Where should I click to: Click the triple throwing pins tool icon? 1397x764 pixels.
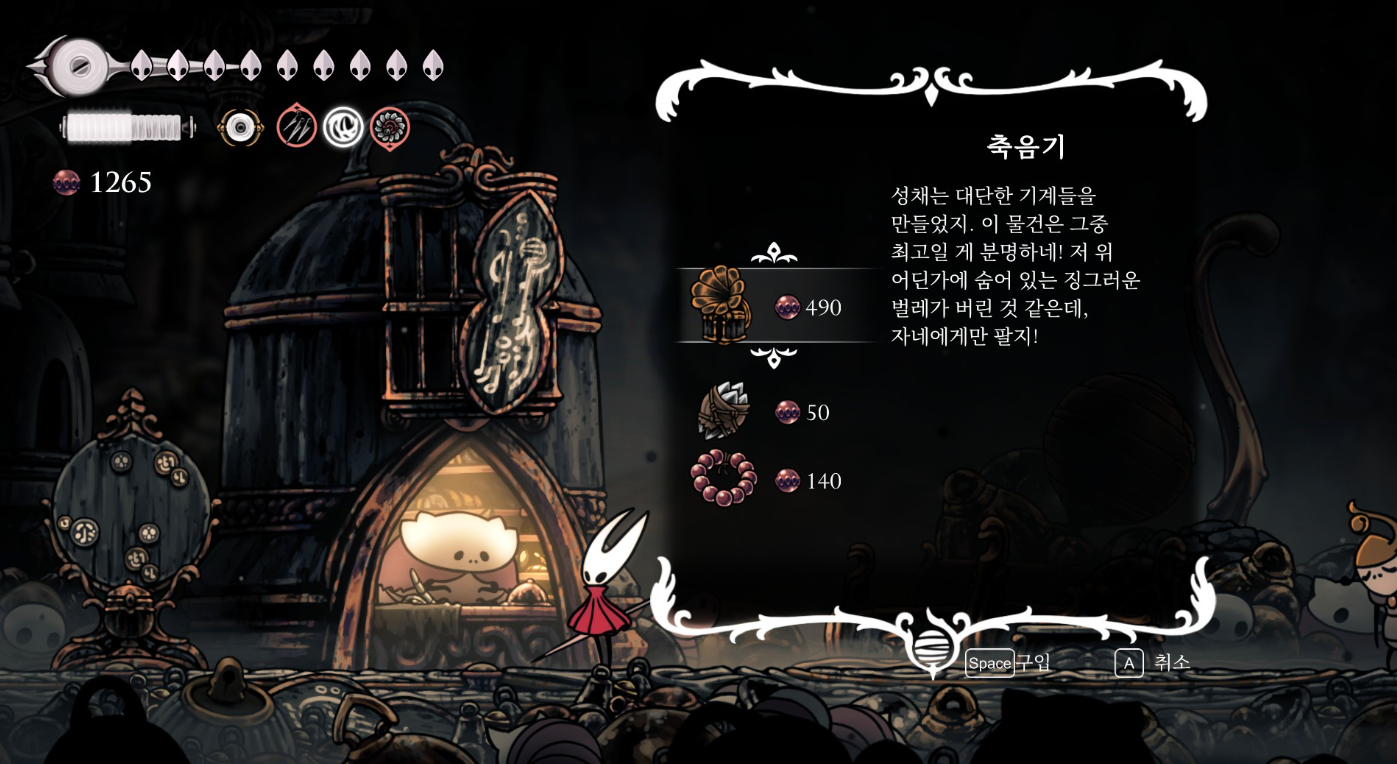tap(297, 127)
